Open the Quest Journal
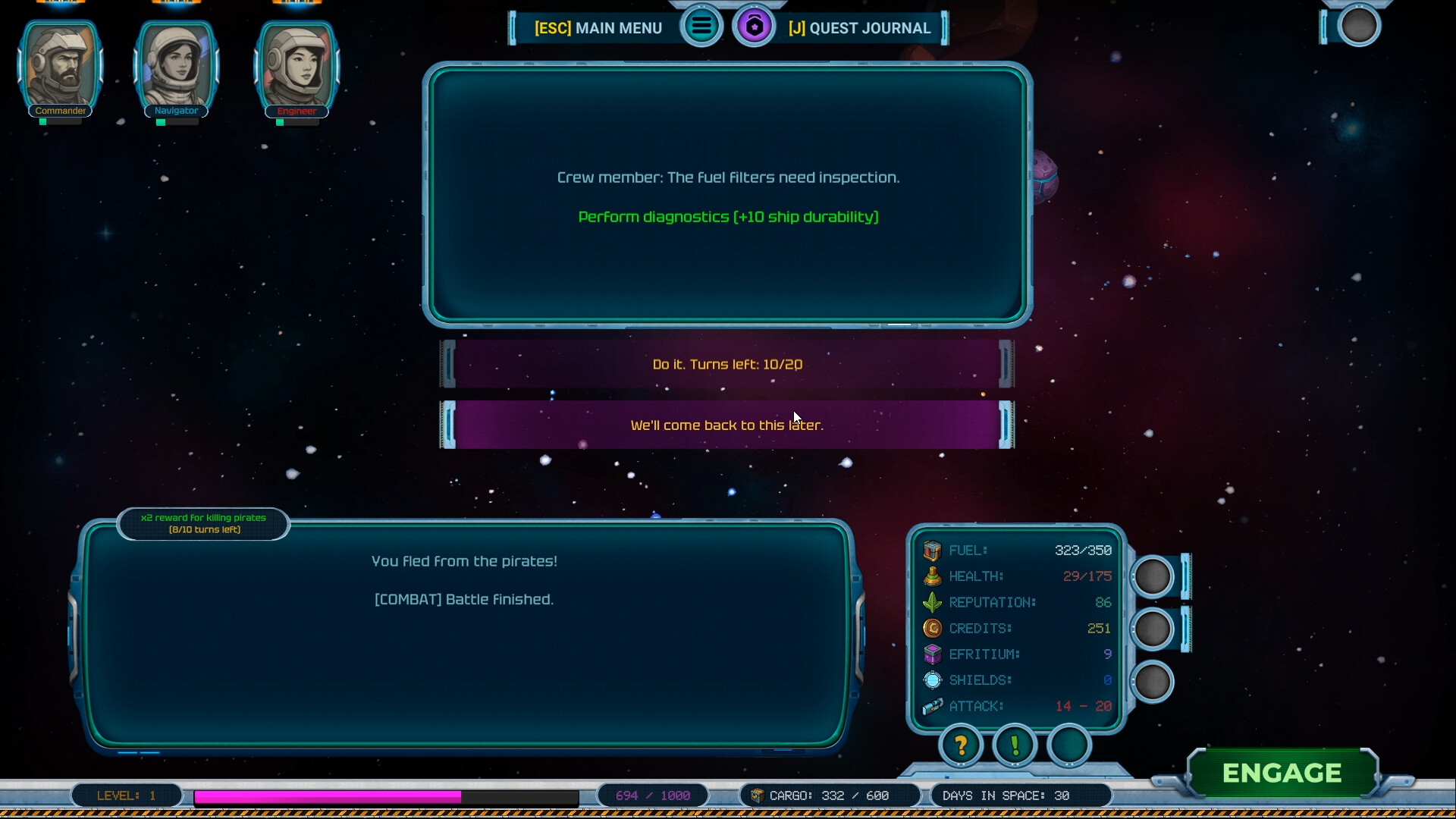Viewport: 1456px width, 819px height. [x=861, y=28]
